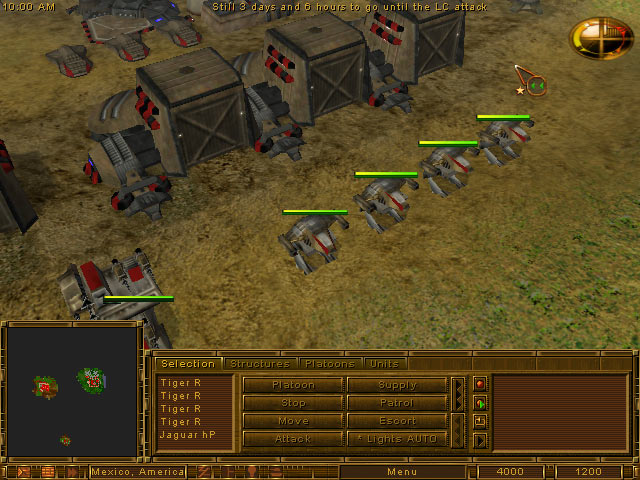Click the Mexico, America location label
The image size is (640, 480).
tap(138, 471)
